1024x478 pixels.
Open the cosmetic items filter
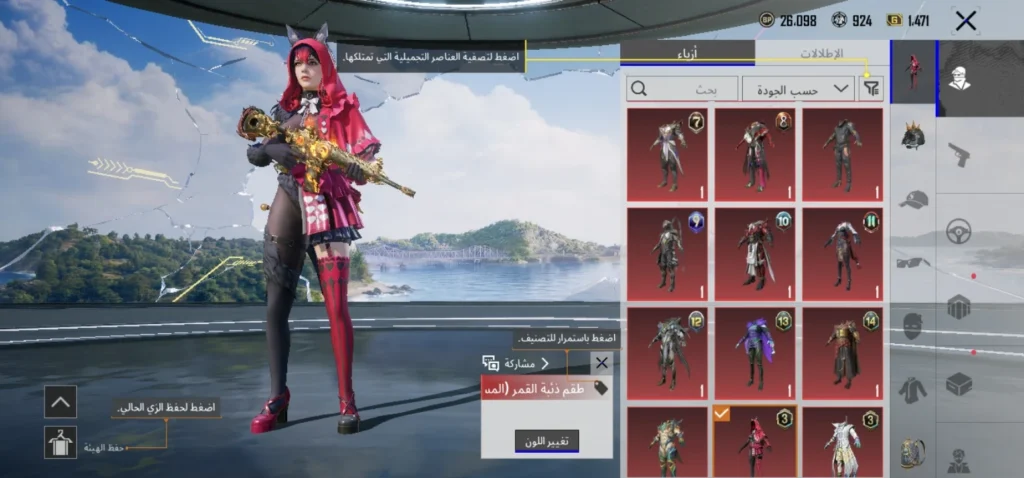click(x=872, y=89)
